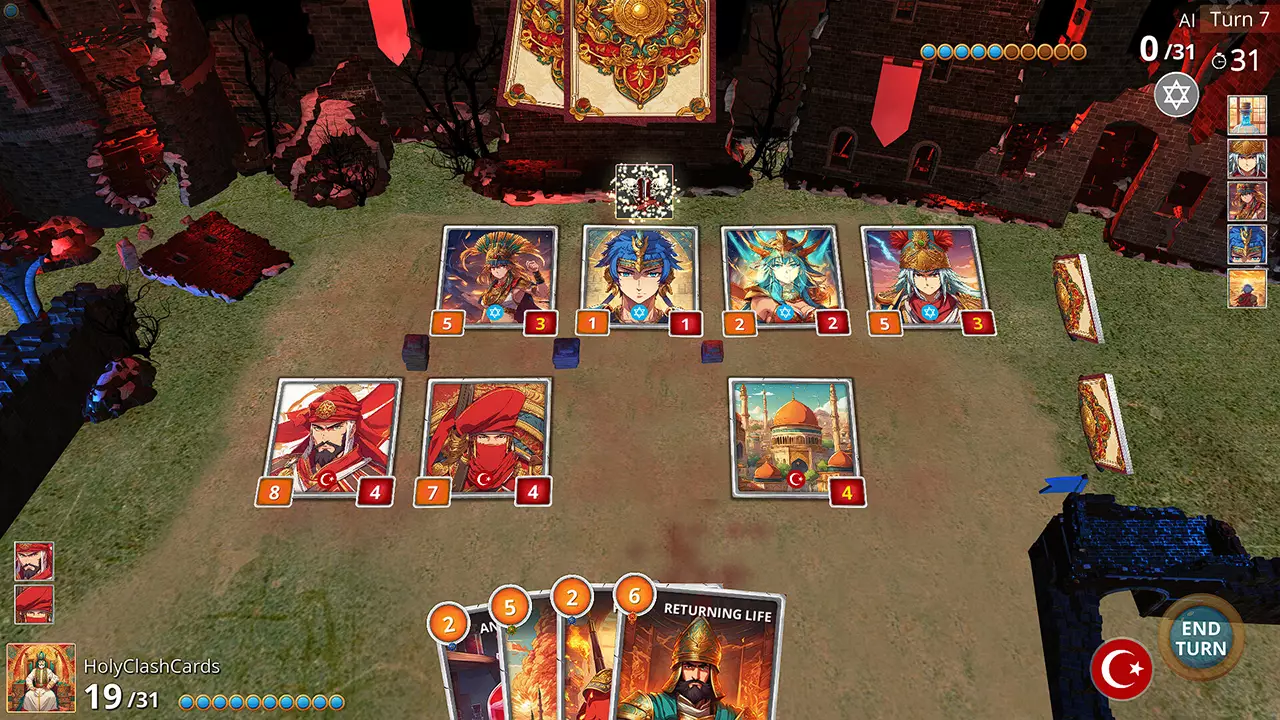Select the red crescent moon faction icon
The image size is (1280, 720).
tap(1122, 668)
